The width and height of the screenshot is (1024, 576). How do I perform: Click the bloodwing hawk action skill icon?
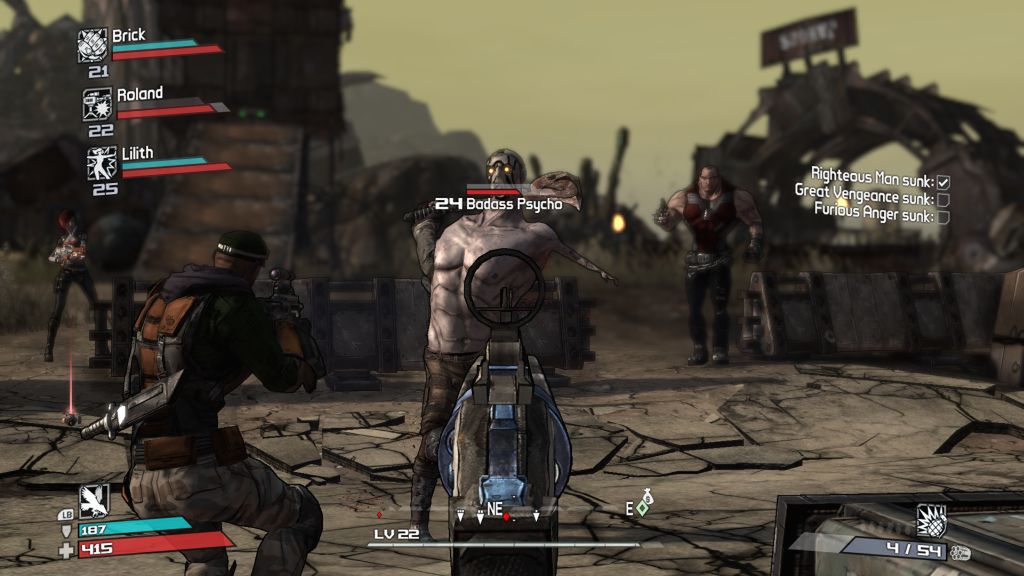click(x=94, y=499)
